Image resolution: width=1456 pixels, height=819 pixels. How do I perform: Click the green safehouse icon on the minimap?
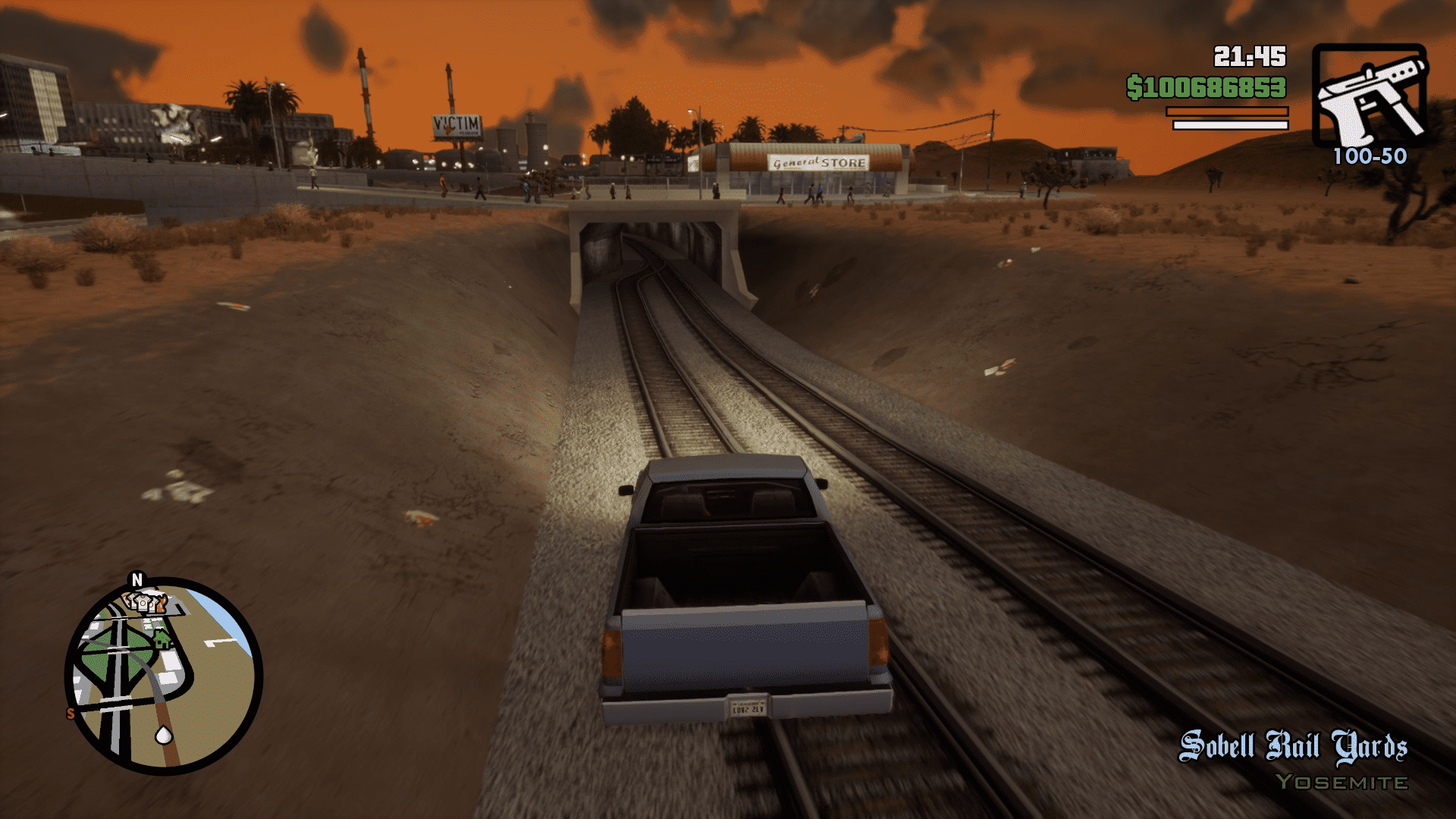tap(162, 639)
